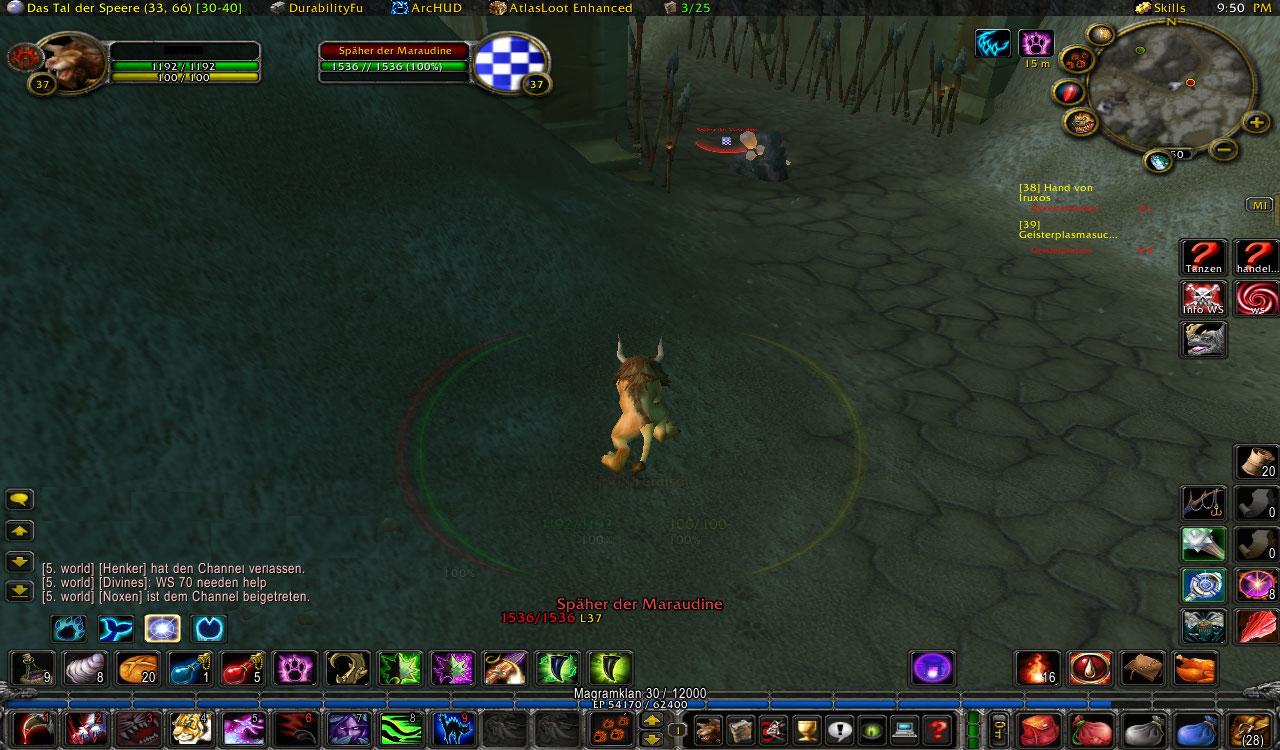Select the player portrait frame
Screen dimensions: 1280x750
70,62
